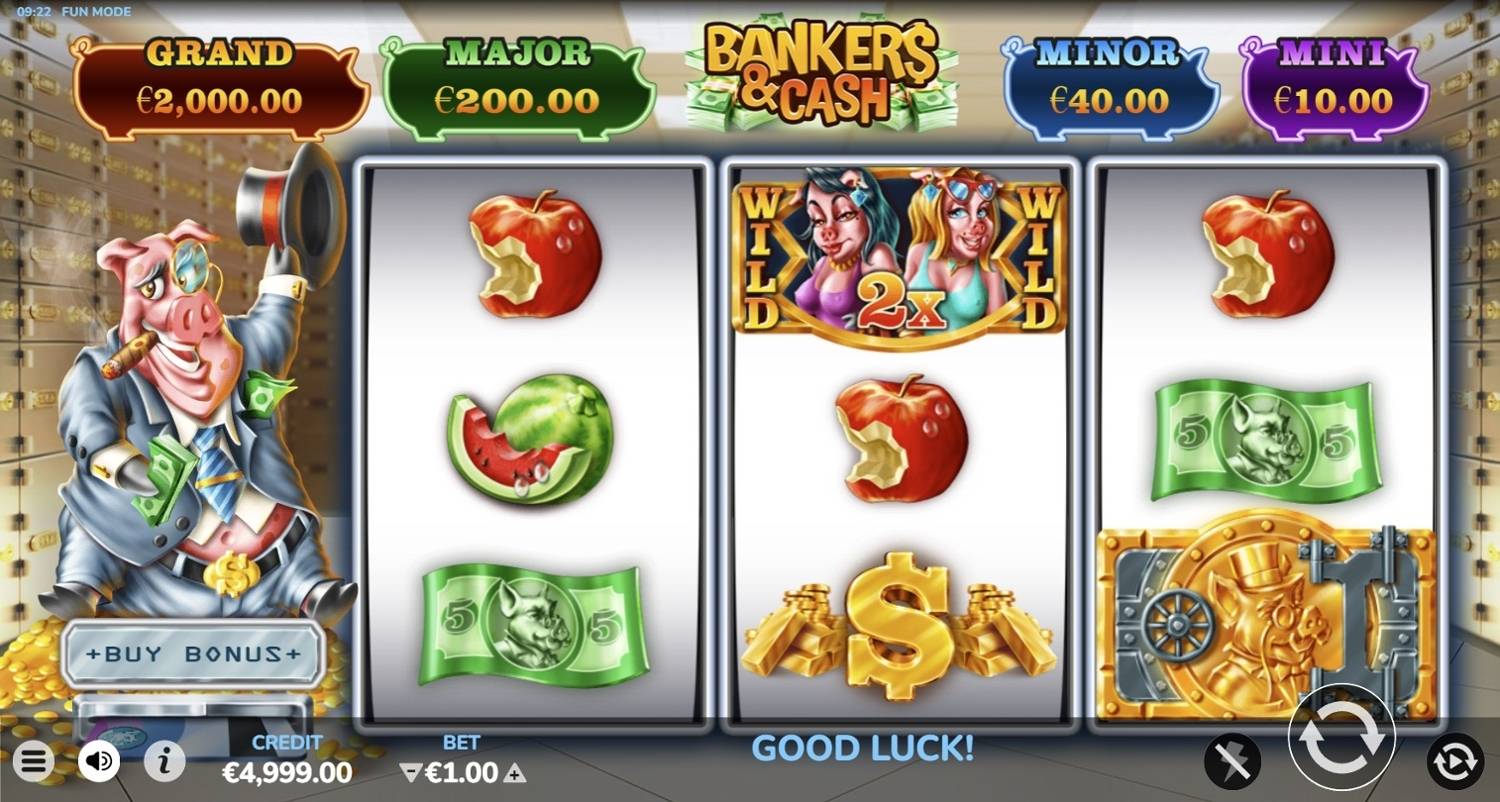Enable turbo mode with the lightning icon
Viewport: 1500px width, 802px height.
[x=1231, y=760]
